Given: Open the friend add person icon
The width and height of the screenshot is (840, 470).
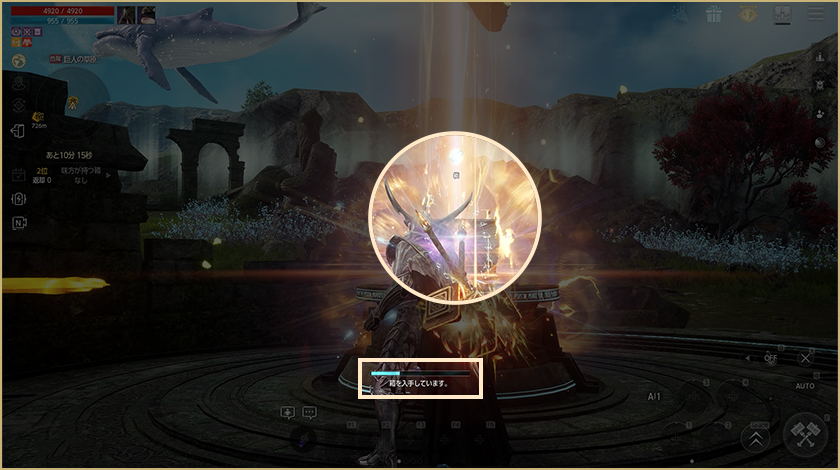Looking at the screenshot, I should (818, 114).
